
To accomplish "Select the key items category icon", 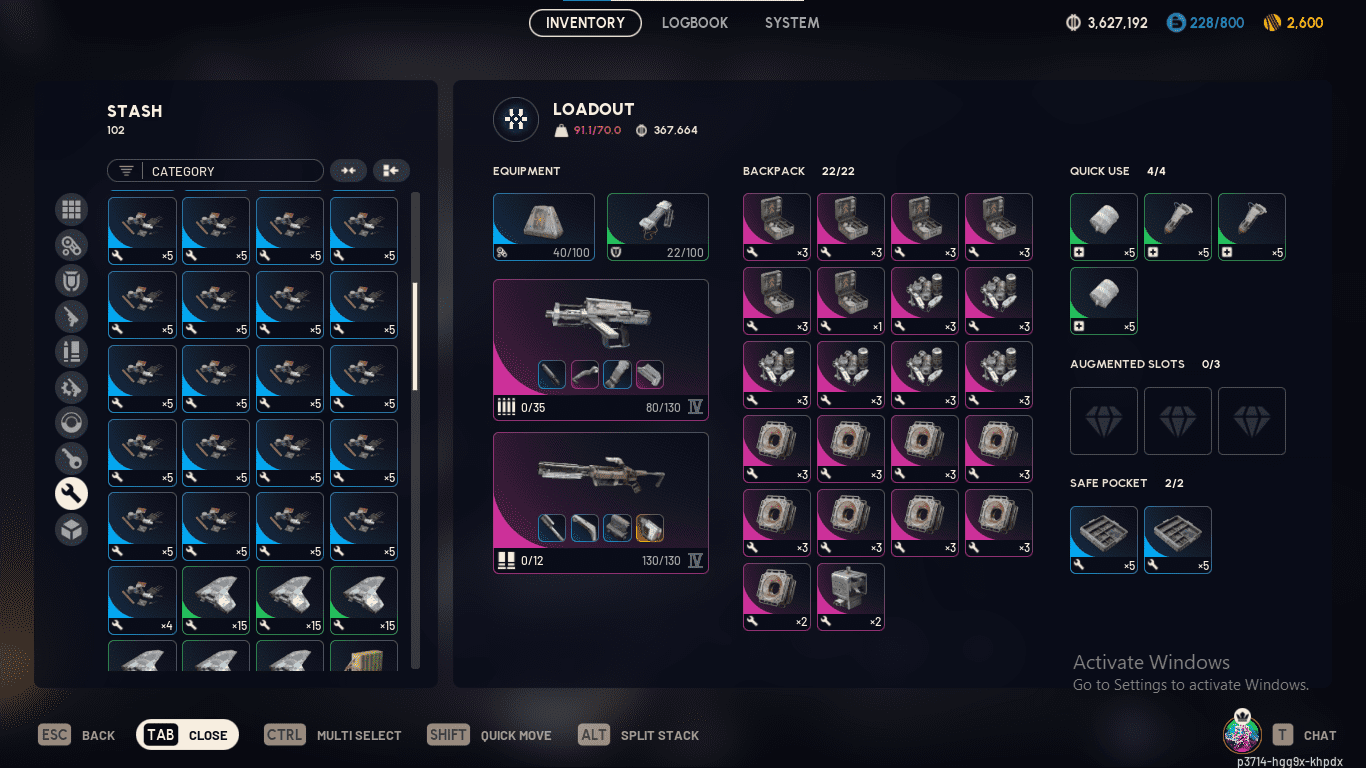I will (x=71, y=458).
